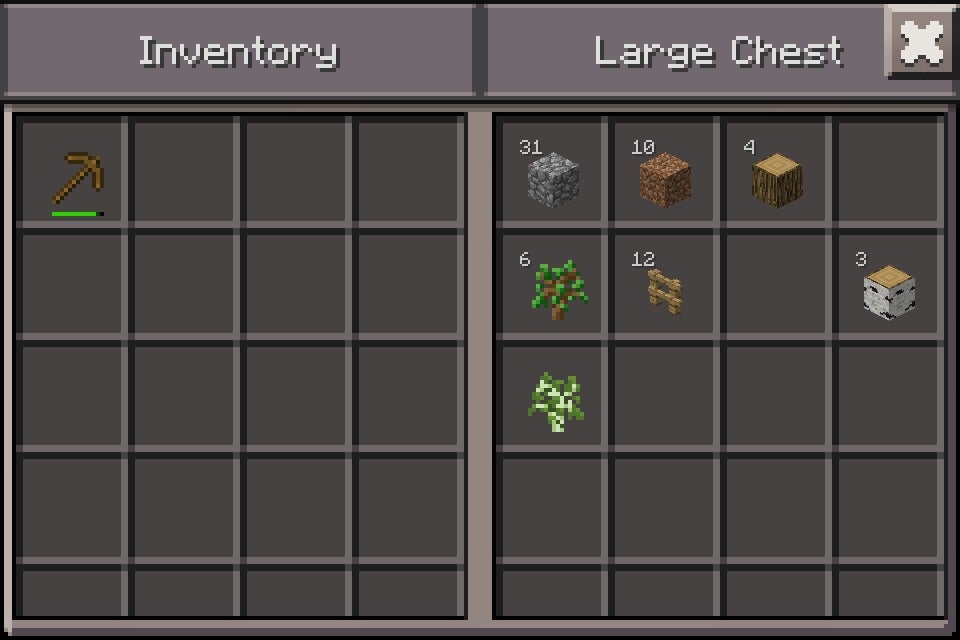The width and height of the screenshot is (960, 640).
Task: Close the chest screen with the X button
Action: [920, 42]
